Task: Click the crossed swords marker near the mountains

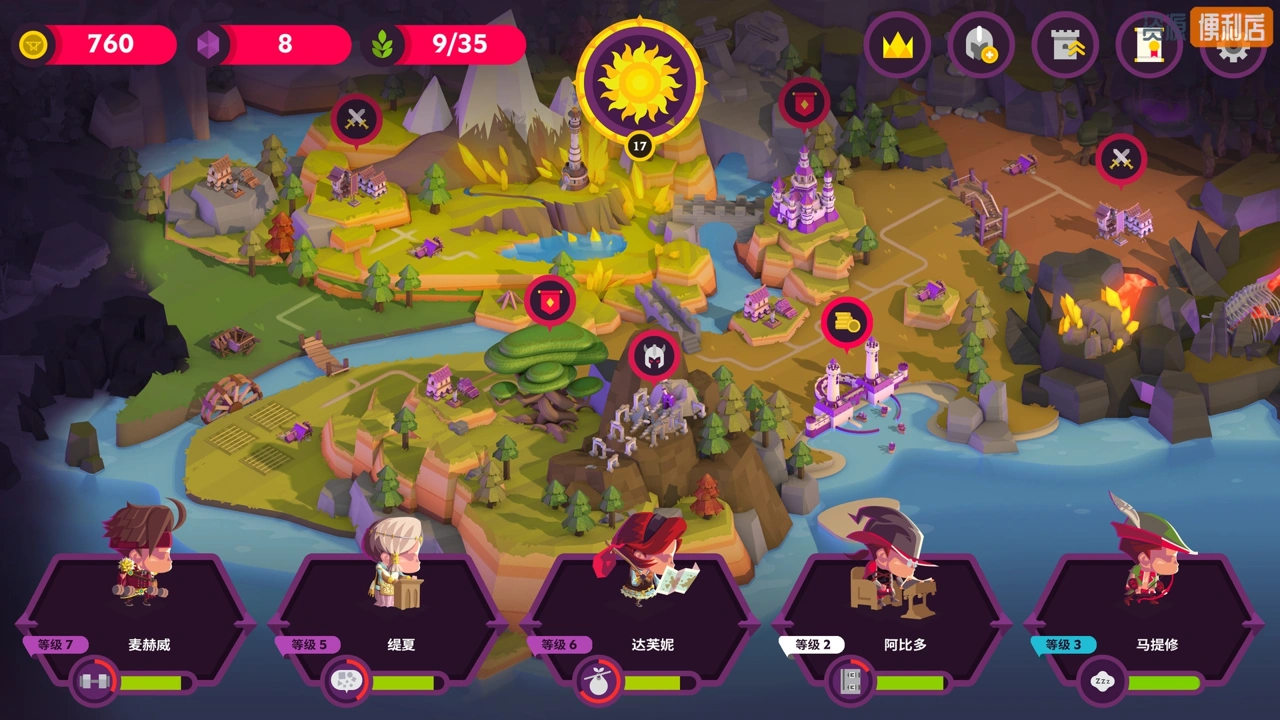Action: click(357, 120)
